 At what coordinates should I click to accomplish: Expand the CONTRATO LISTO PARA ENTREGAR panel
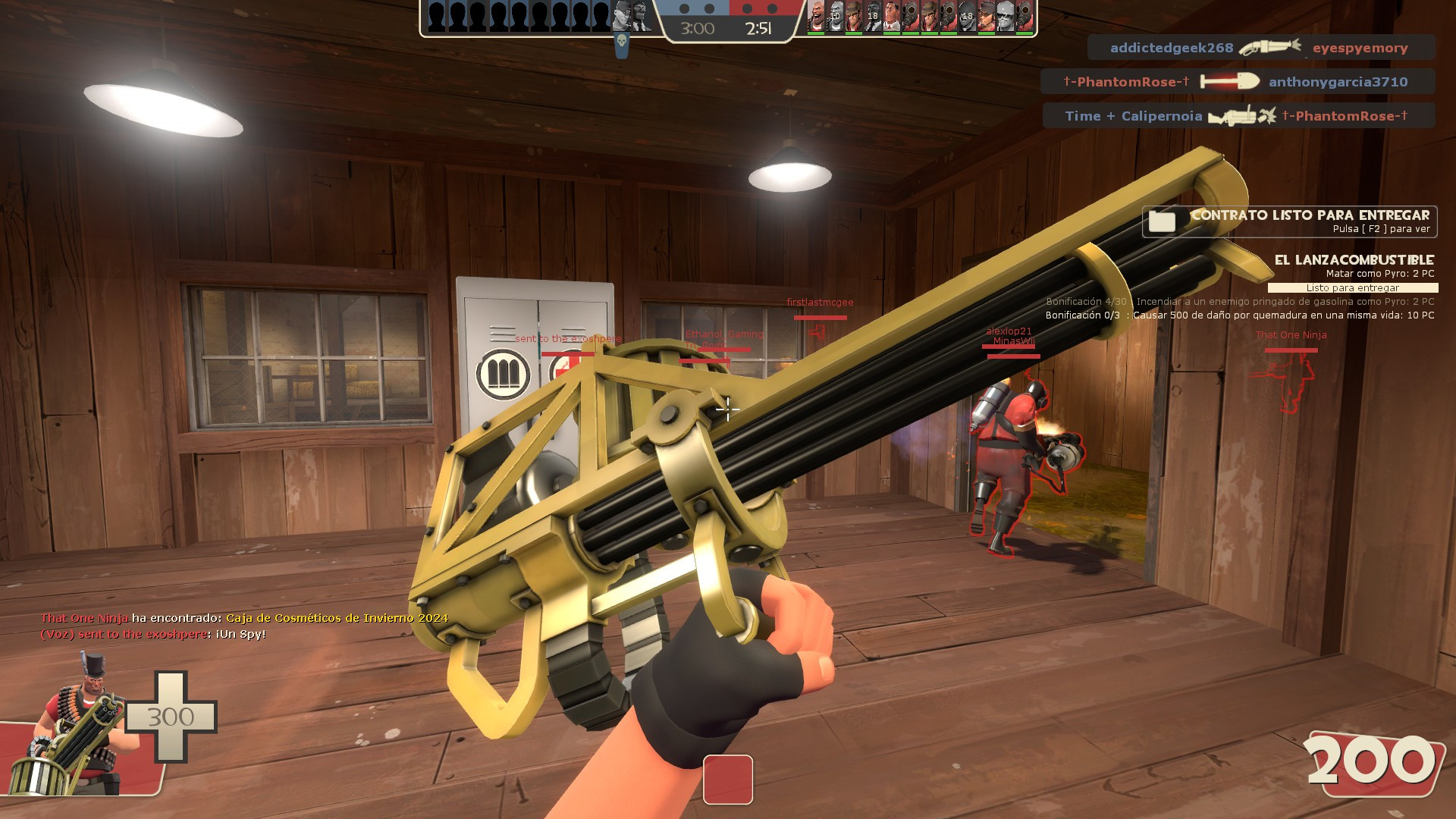click(1308, 215)
